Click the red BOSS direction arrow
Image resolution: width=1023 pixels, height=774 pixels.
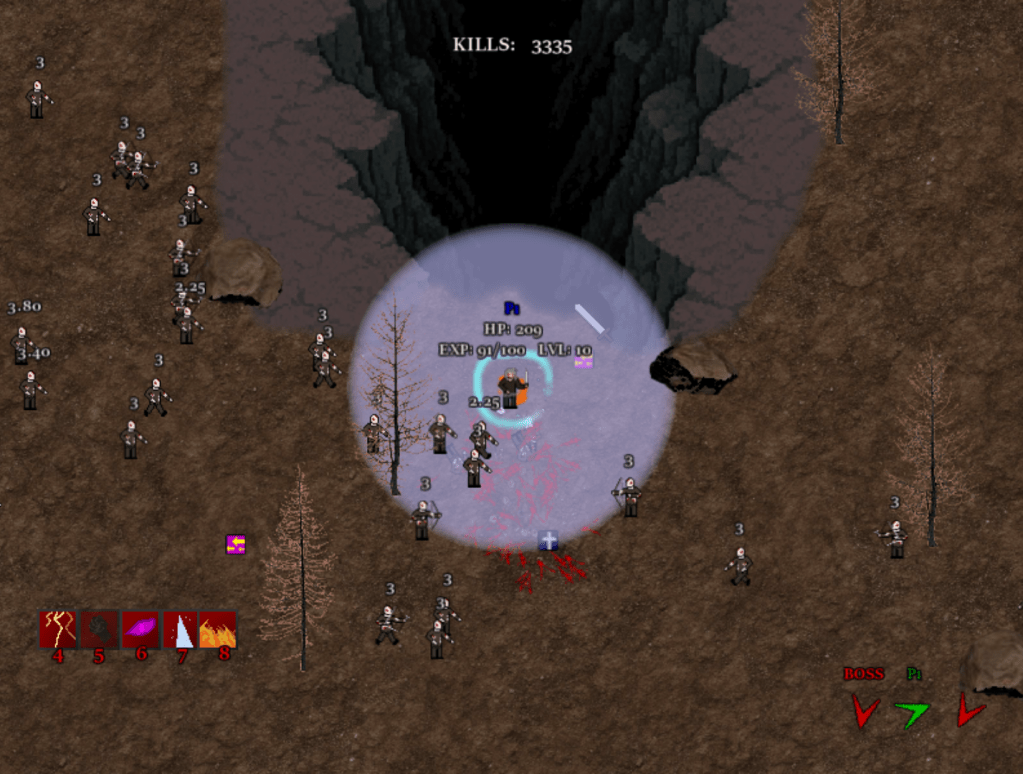864,711
